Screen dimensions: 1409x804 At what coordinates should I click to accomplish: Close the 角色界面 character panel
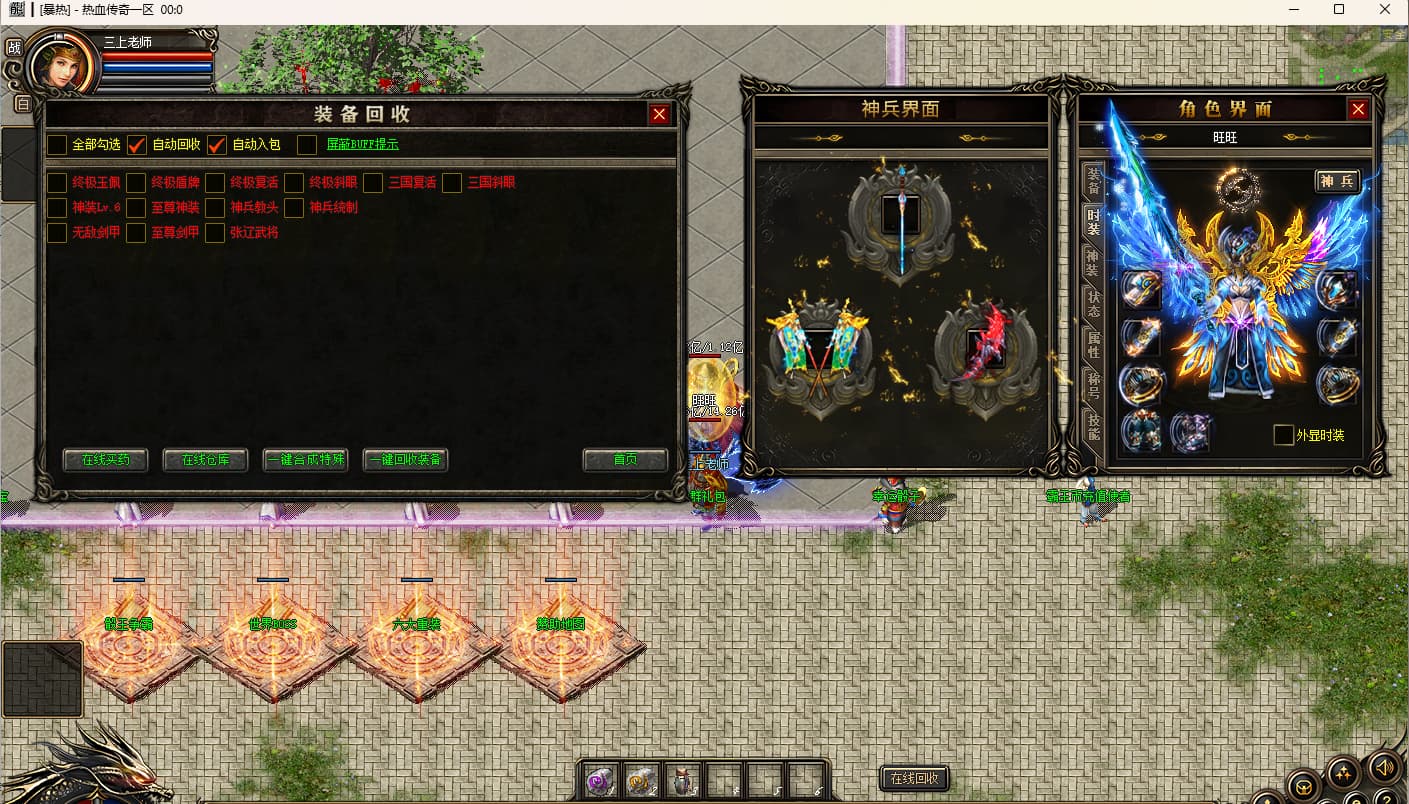(1358, 110)
